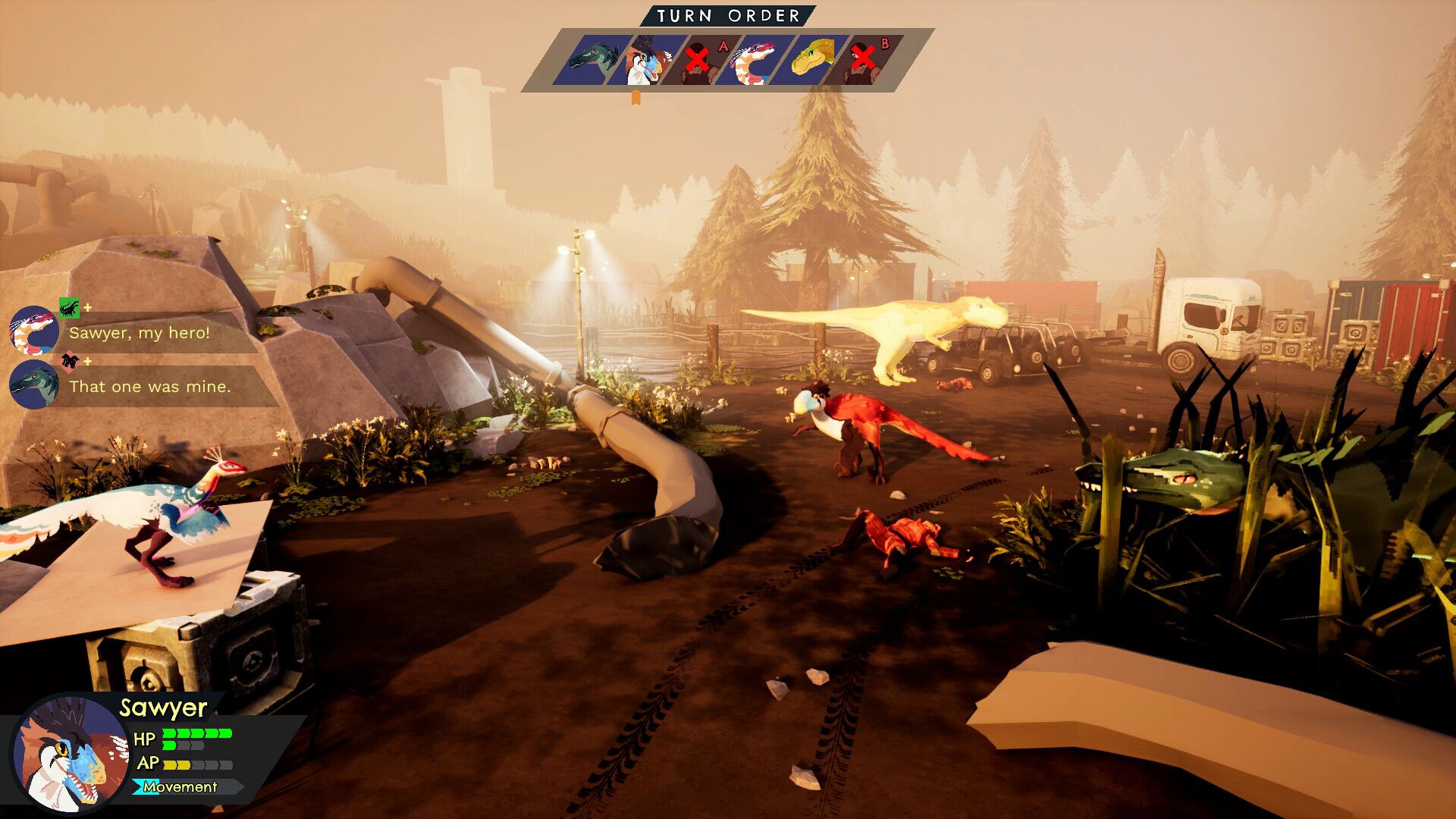Select defeated enemy B in turn order
This screenshot has width=1456, height=819.
867,60
